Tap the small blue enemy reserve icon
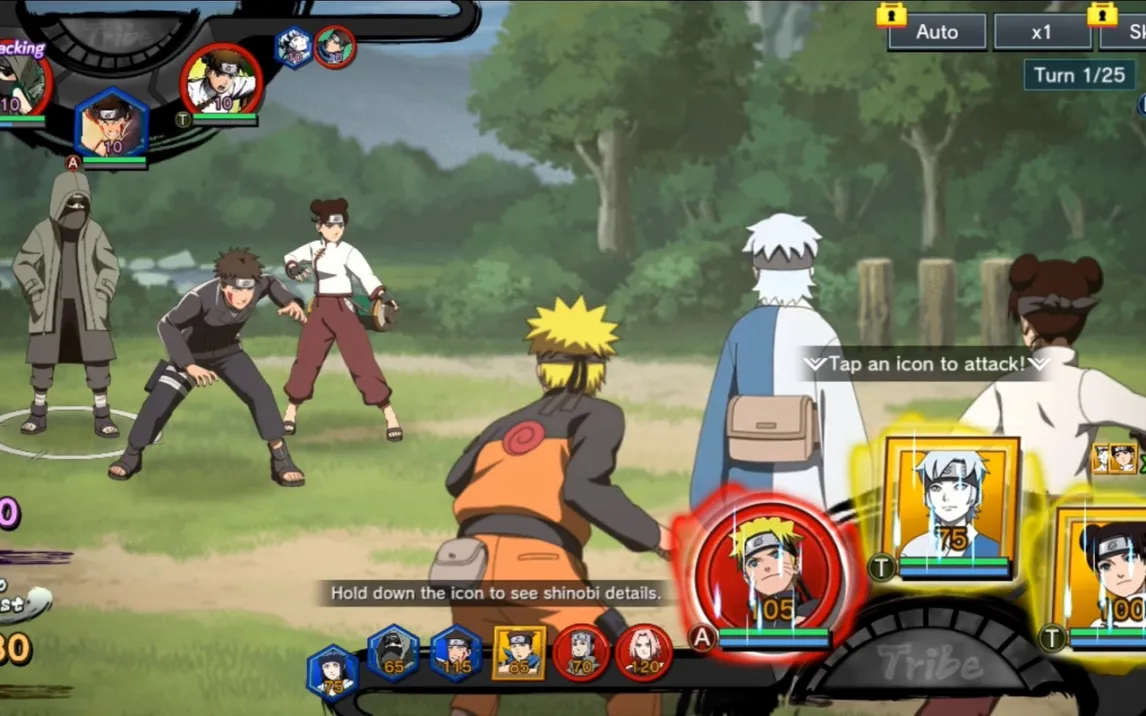The width and height of the screenshot is (1146, 716). click(x=294, y=46)
